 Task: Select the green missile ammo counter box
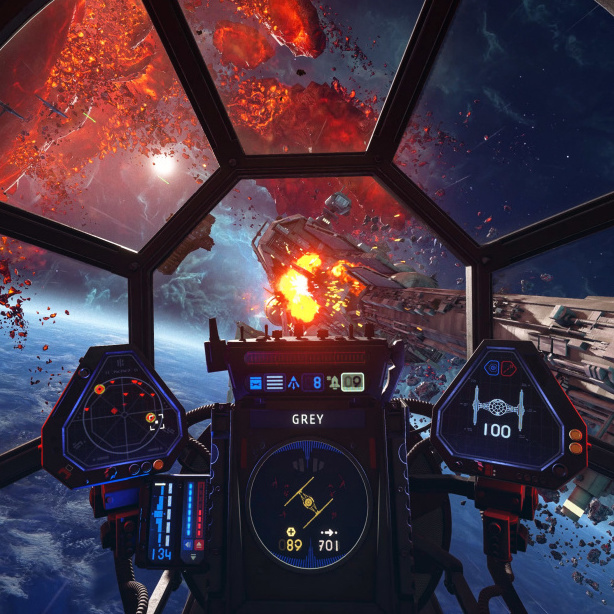point(352,381)
